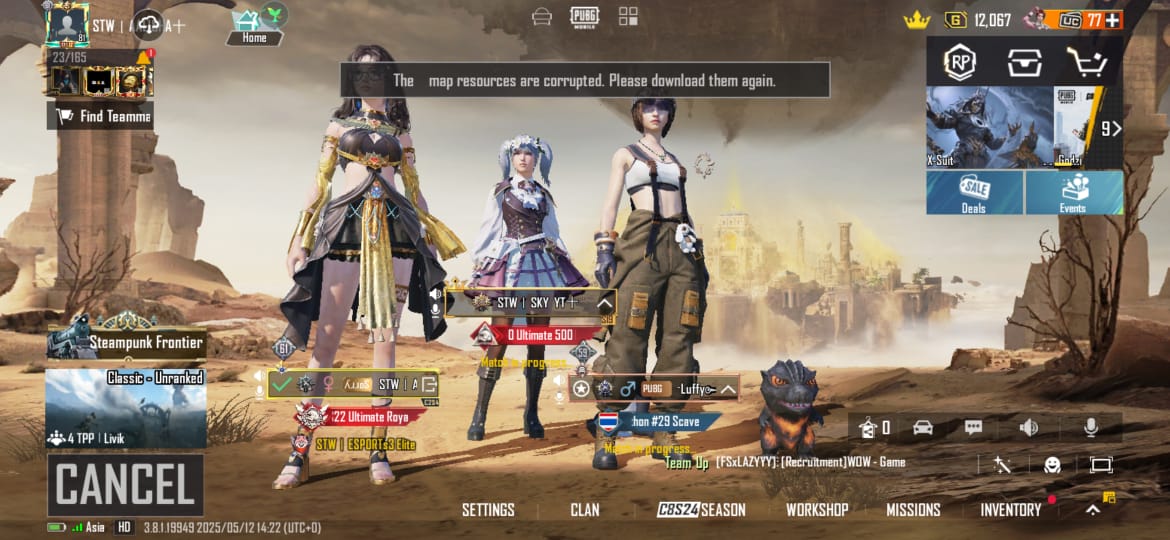Add UC with the plus button
1170x540 pixels.
(x=1113, y=20)
